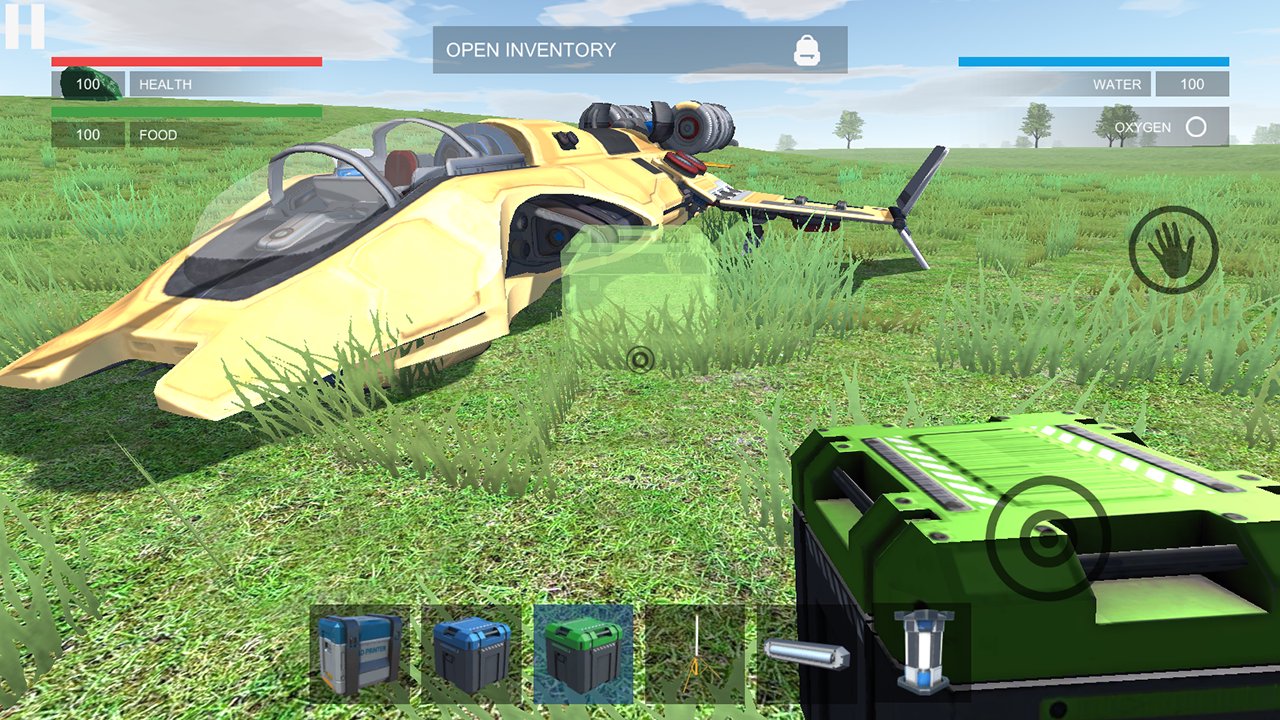Image resolution: width=1280 pixels, height=720 pixels.
Task: Choose the green crate hotbar slot
Action: [x=583, y=654]
